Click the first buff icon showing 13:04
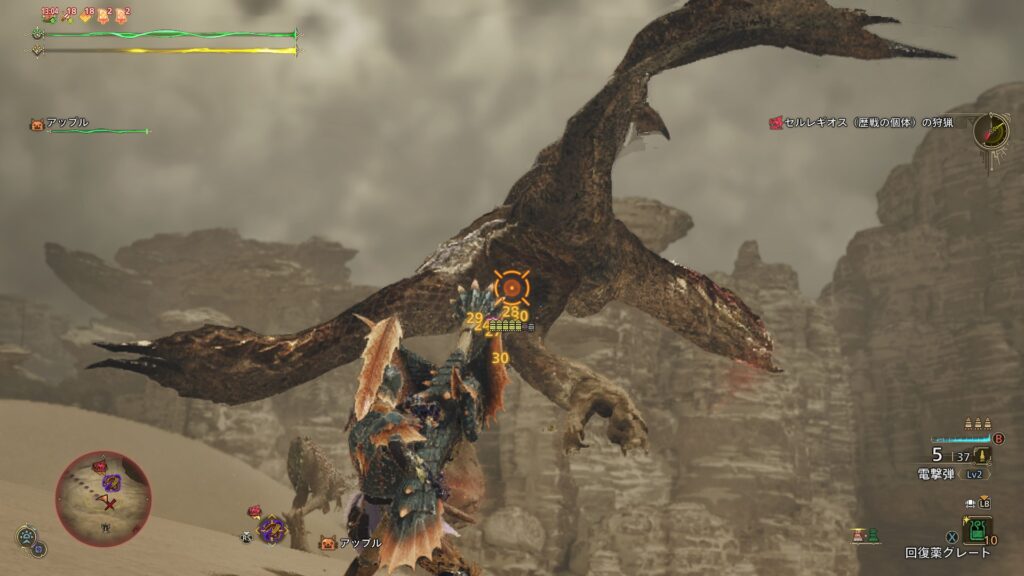This screenshot has width=1024, height=576. click(48, 14)
